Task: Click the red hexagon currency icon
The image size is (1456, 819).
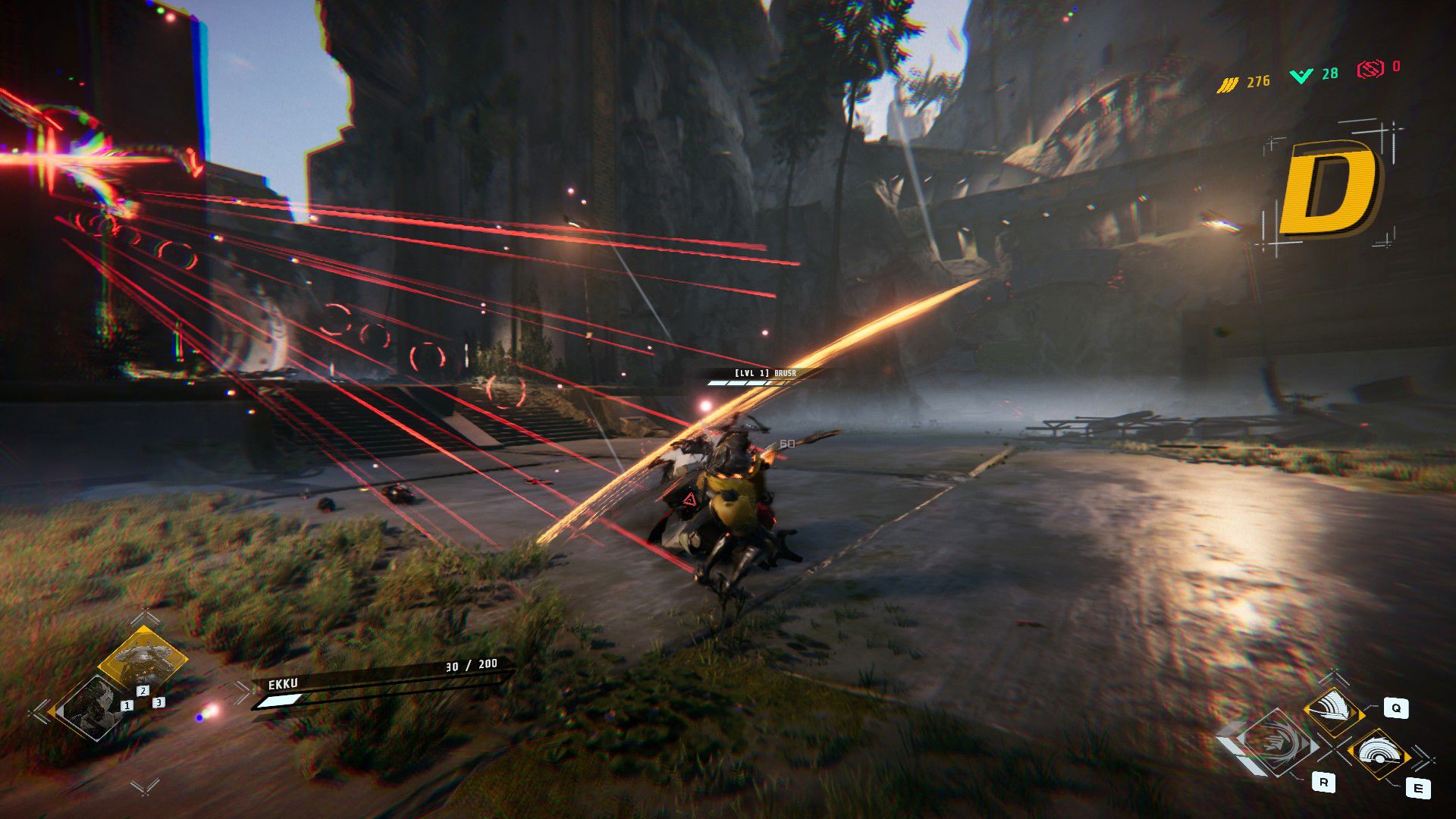Action: pos(1370,70)
